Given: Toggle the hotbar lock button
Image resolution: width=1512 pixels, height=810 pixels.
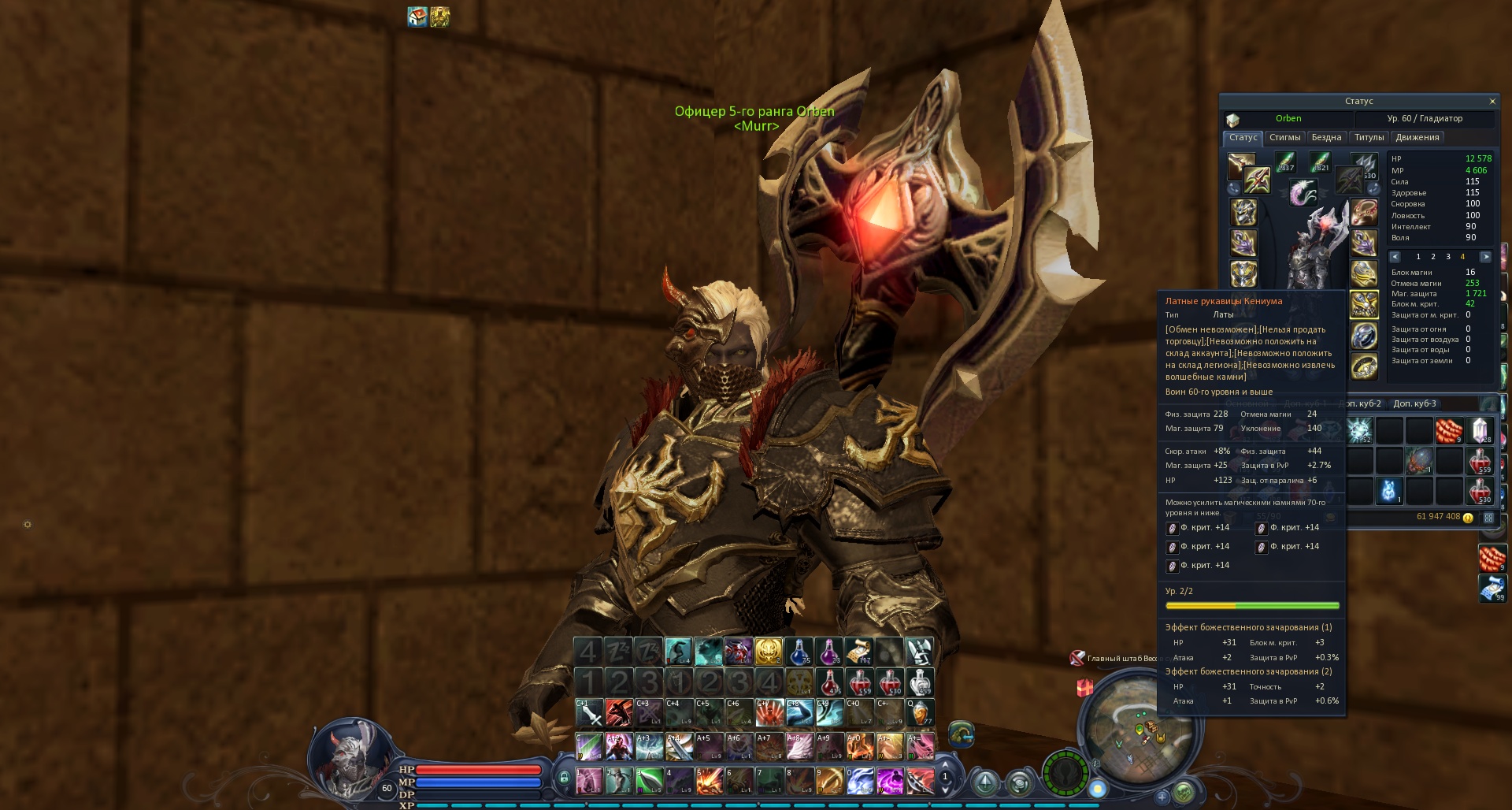Looking at the screenshot, I should click(564, 778).
